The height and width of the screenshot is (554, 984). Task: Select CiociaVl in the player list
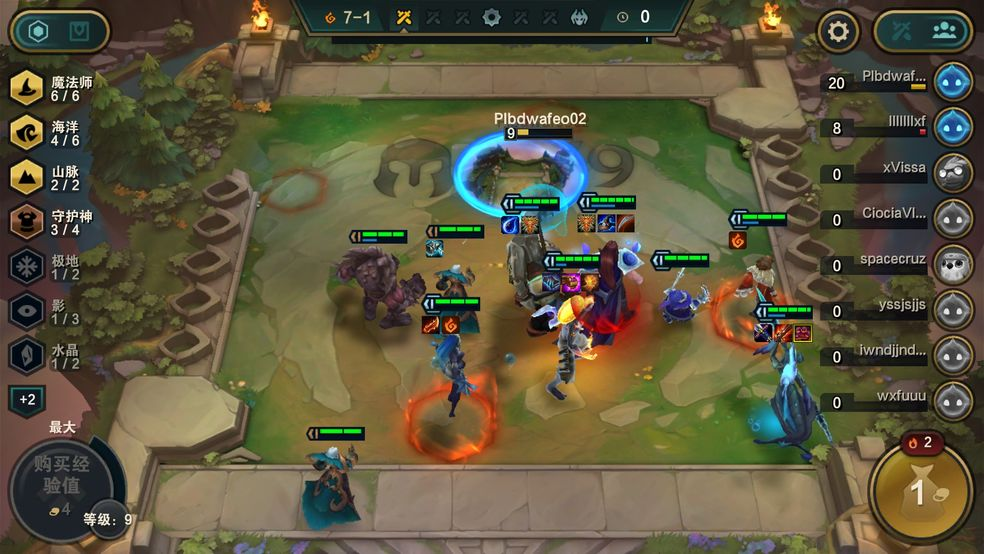[x=952, y=219]
